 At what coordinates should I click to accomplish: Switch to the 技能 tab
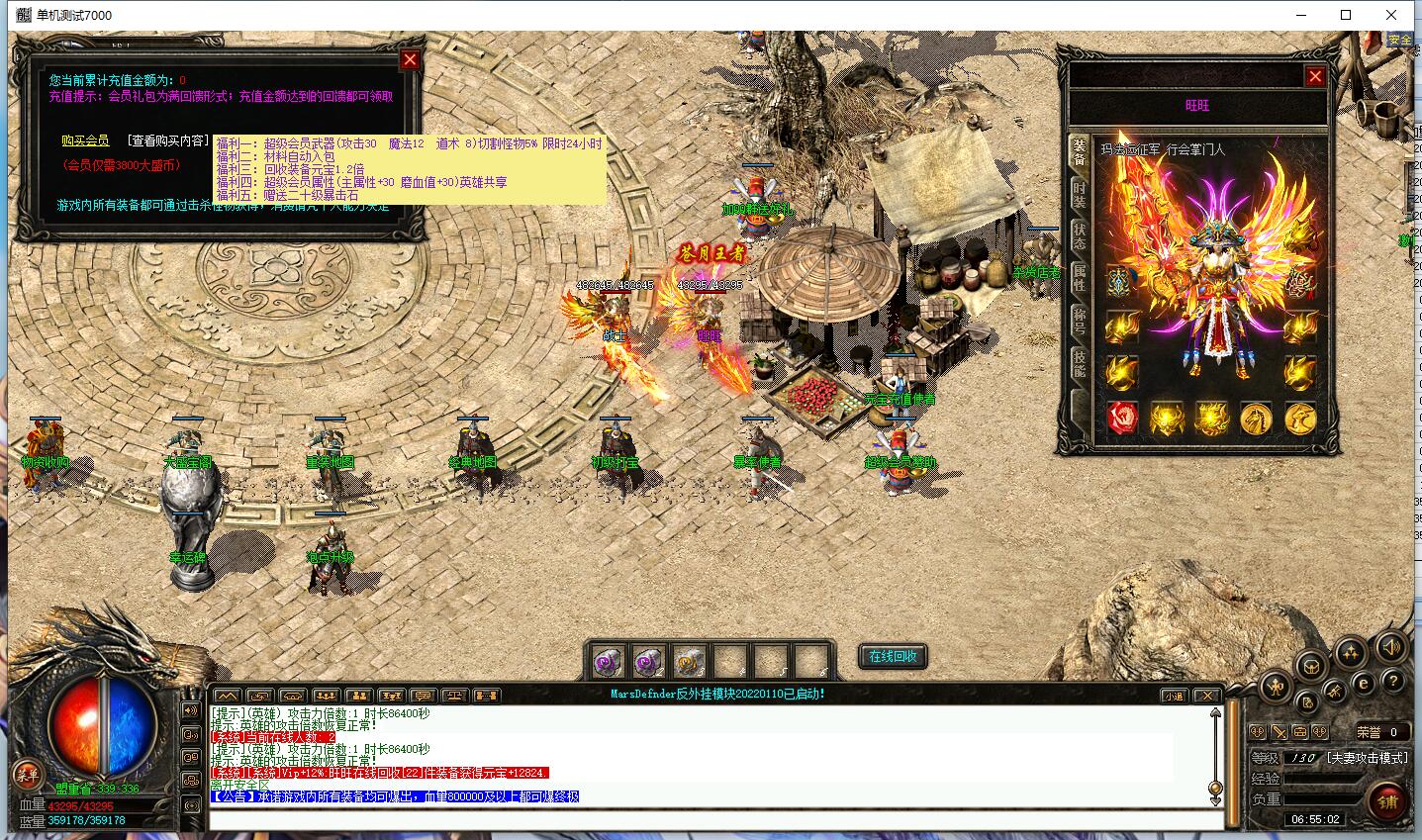point(1079,364)
